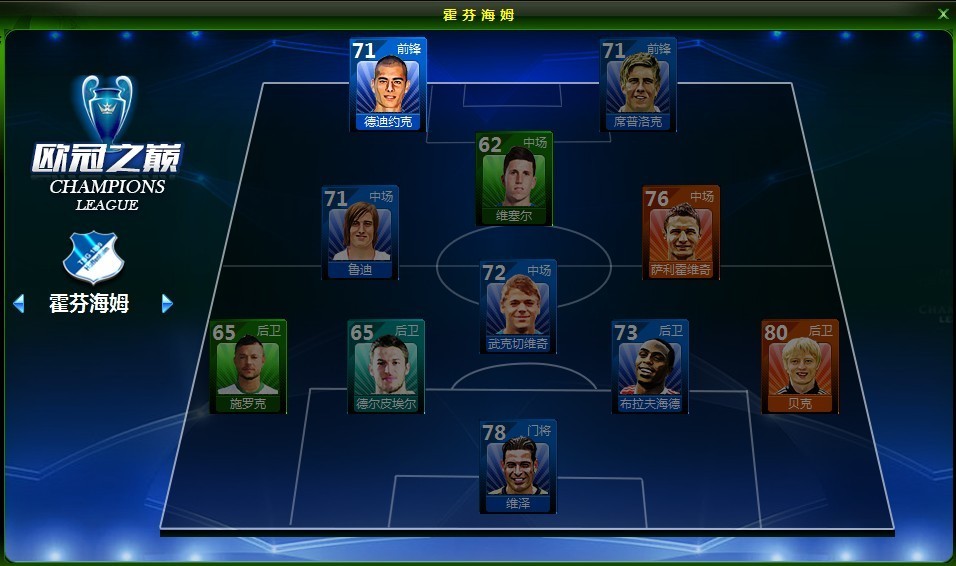Close the 霍芬海姆 lineup window
The width and height of the screenshot is (956, 566).
942,14
